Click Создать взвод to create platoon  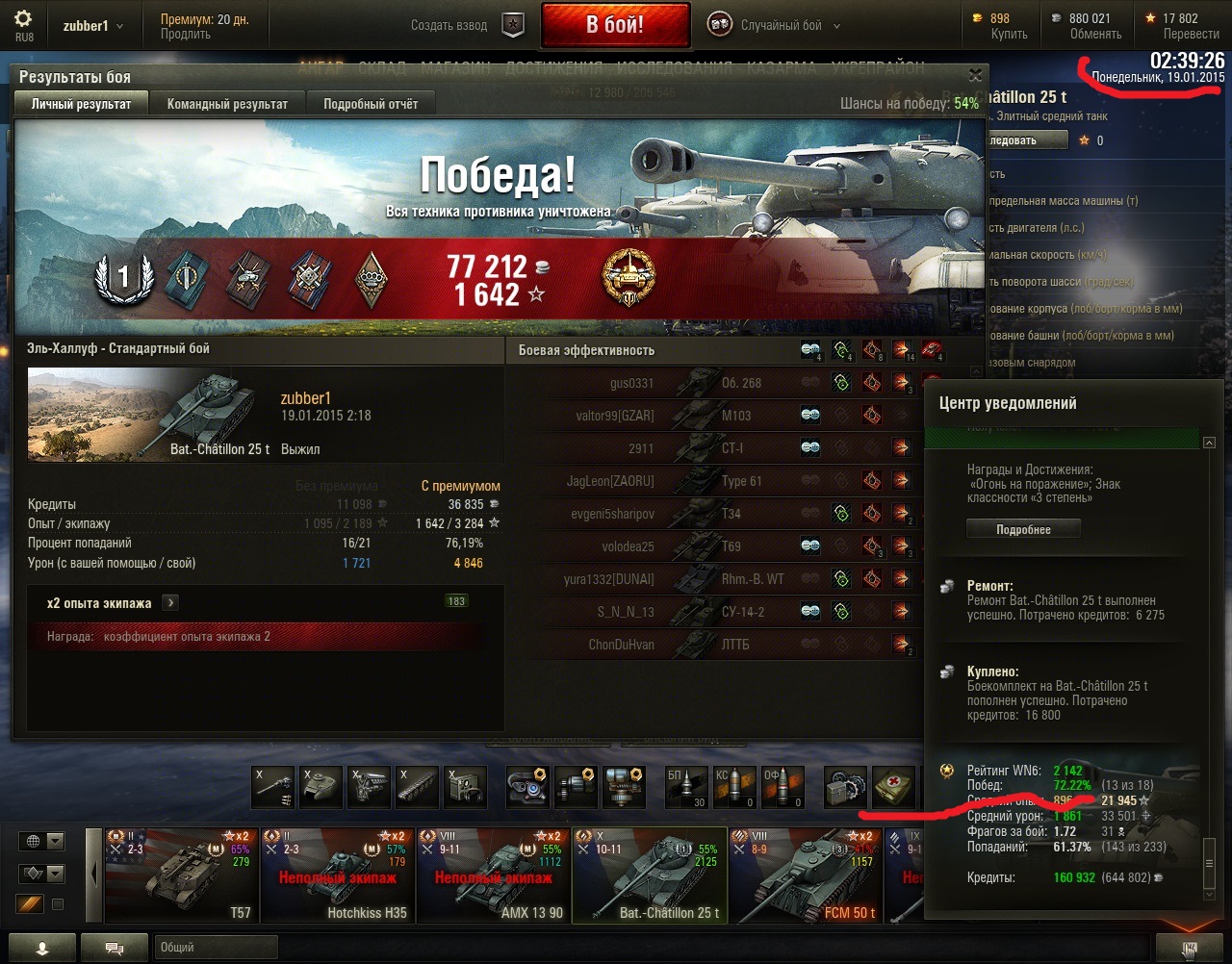coord(449,26)
